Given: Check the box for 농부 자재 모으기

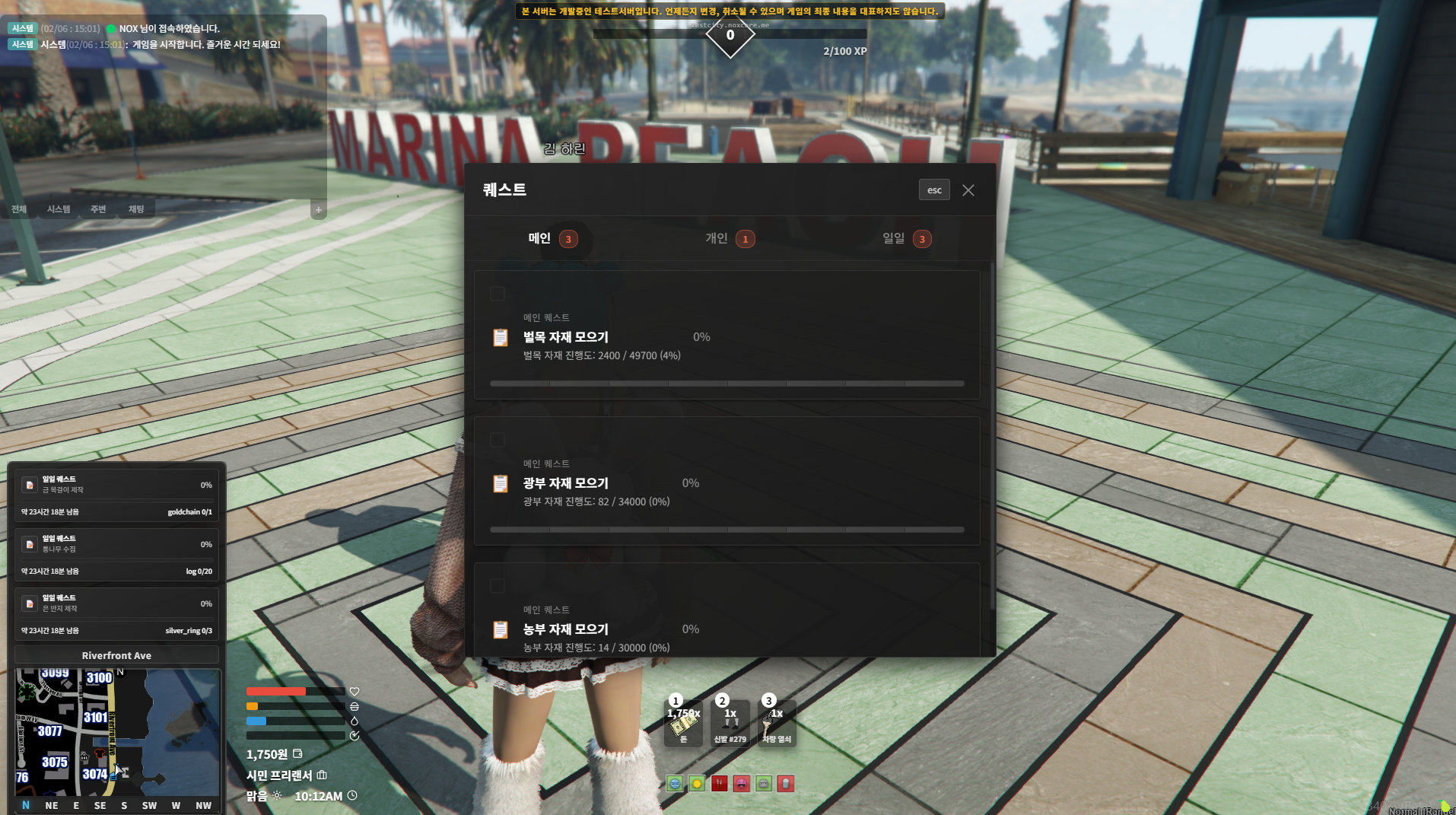Looking at the screenshot, I should (x=498, y=586).
